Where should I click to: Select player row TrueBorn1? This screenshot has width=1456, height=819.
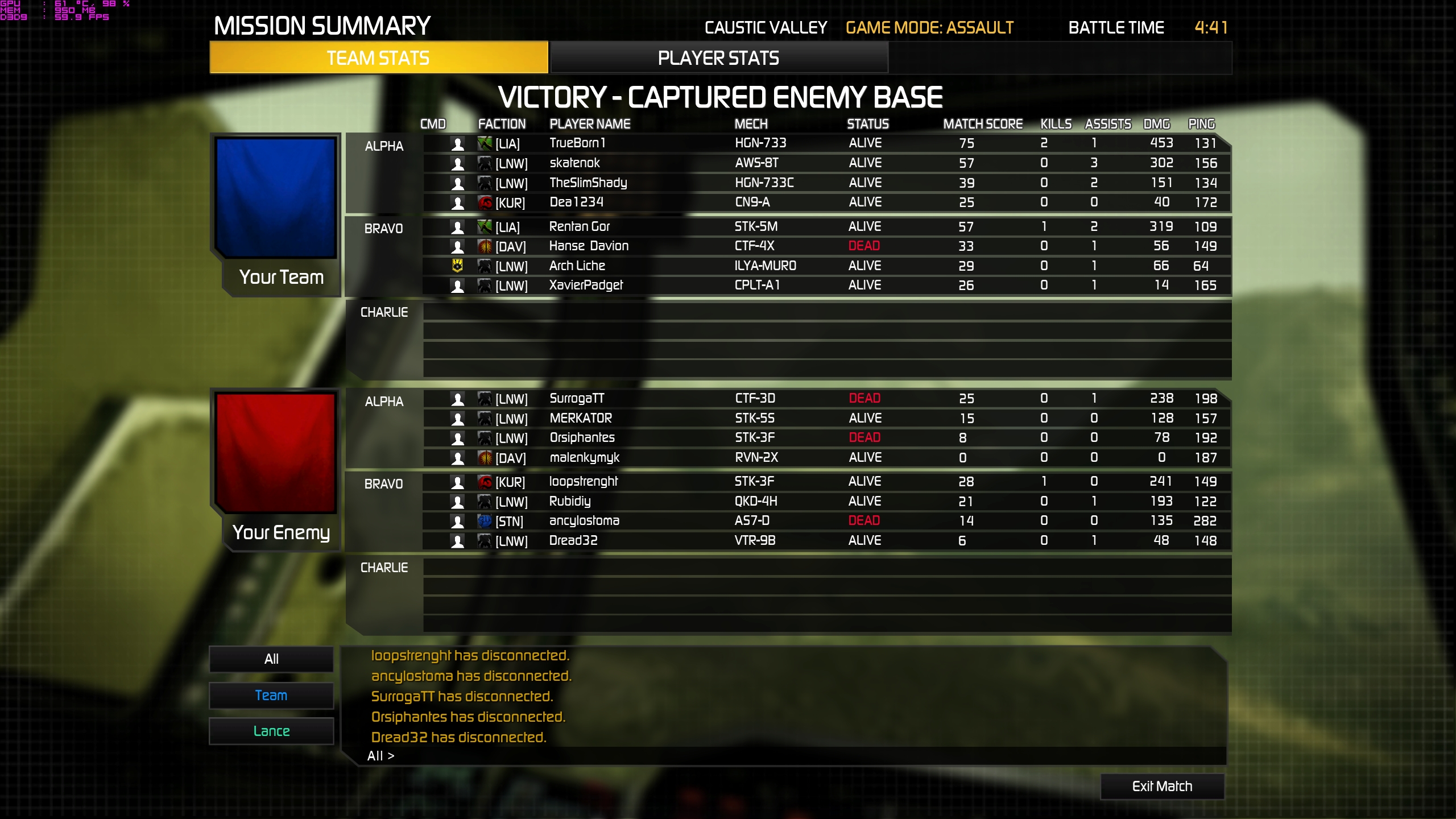tap(577, 143)
